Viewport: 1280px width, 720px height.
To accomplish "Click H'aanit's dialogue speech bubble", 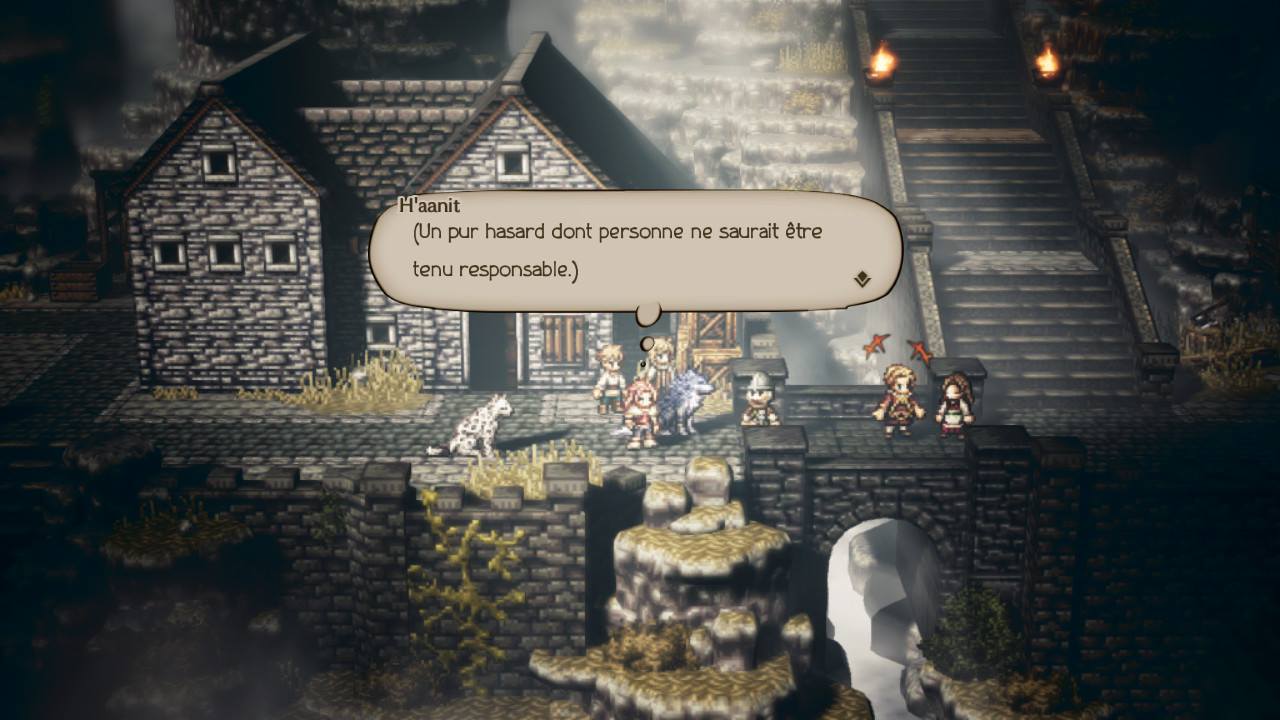I will [x=635, y=250].
